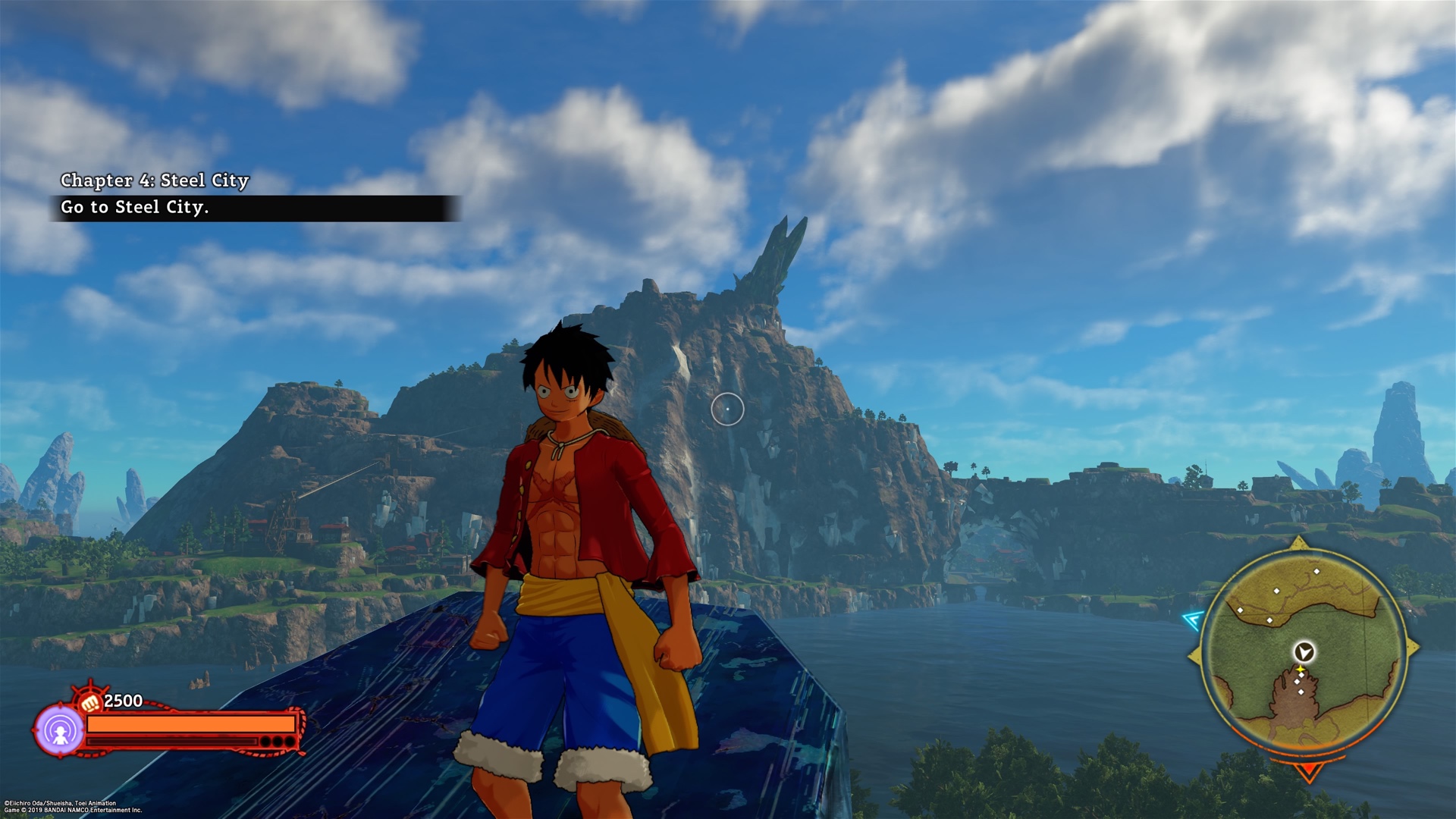The image size is (1456, 819).
Task: Click the targeting reticle at screen center
Action: pos(728,409)
